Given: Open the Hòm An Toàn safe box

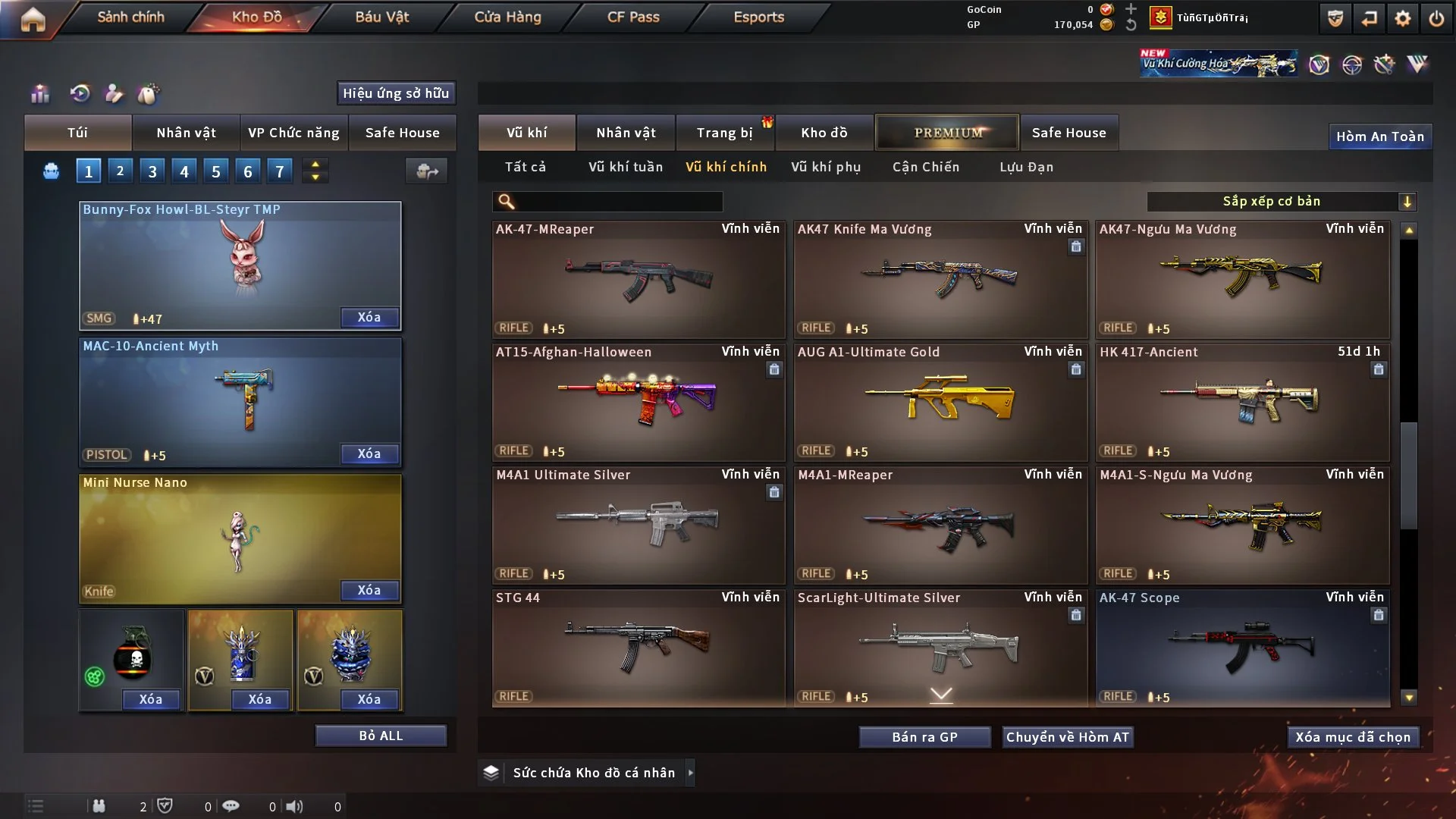Looking at the screenshot, I should [1379, 136].
